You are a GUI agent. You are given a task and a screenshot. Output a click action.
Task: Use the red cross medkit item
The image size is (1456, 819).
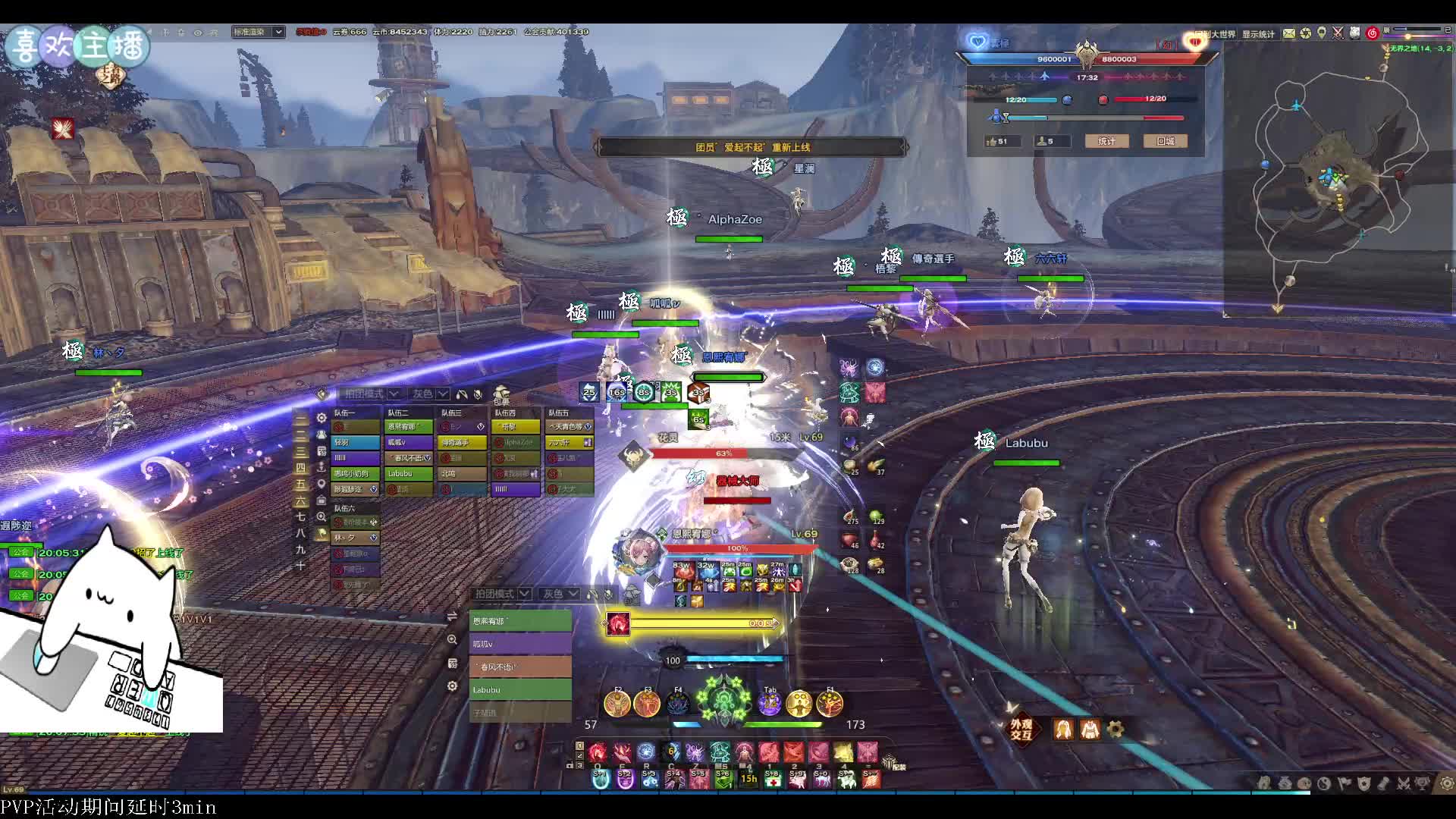click(773, 779)
